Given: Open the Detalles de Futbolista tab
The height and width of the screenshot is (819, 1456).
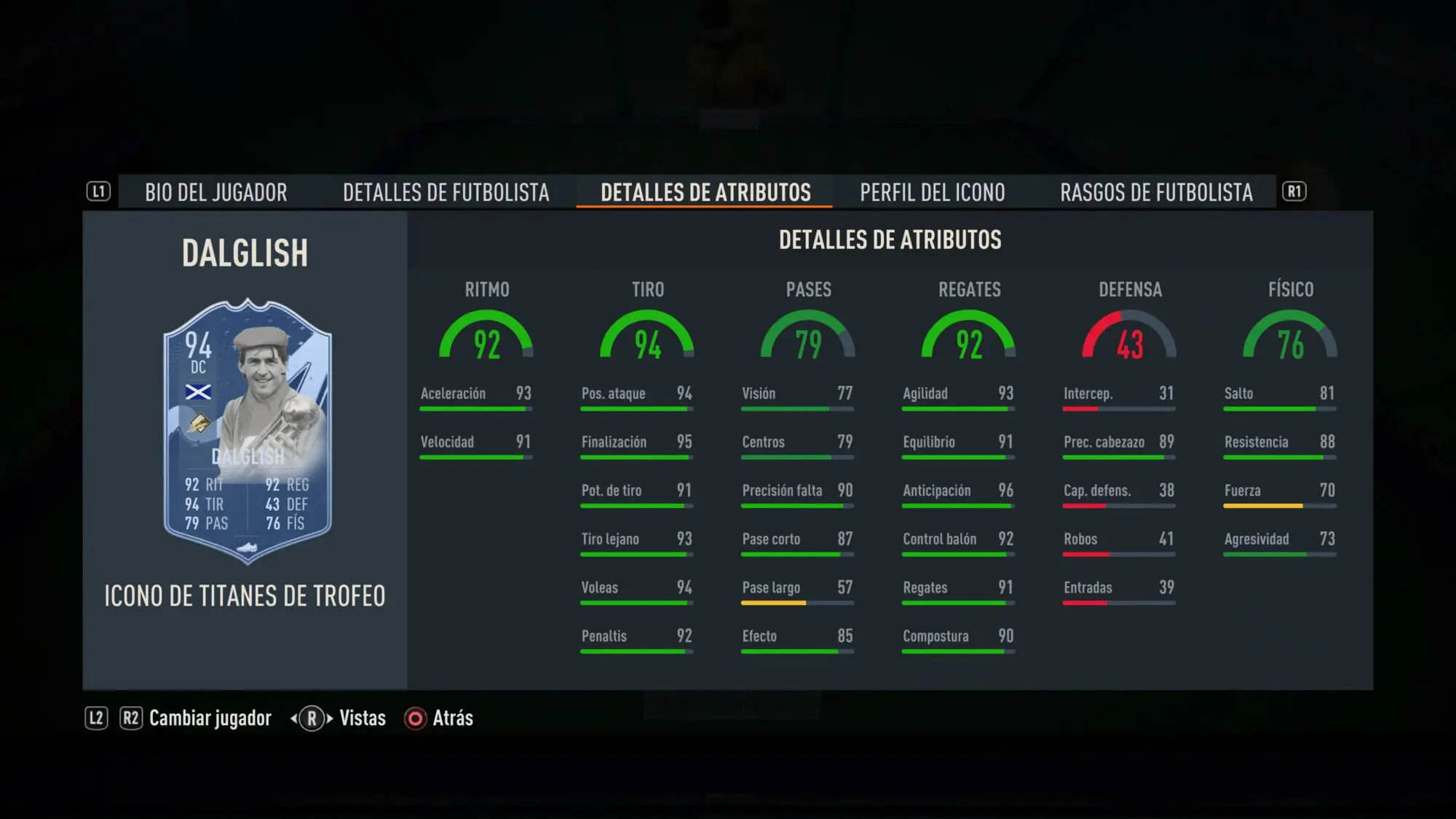Looking at the screenshot, I should pos(446,192).
